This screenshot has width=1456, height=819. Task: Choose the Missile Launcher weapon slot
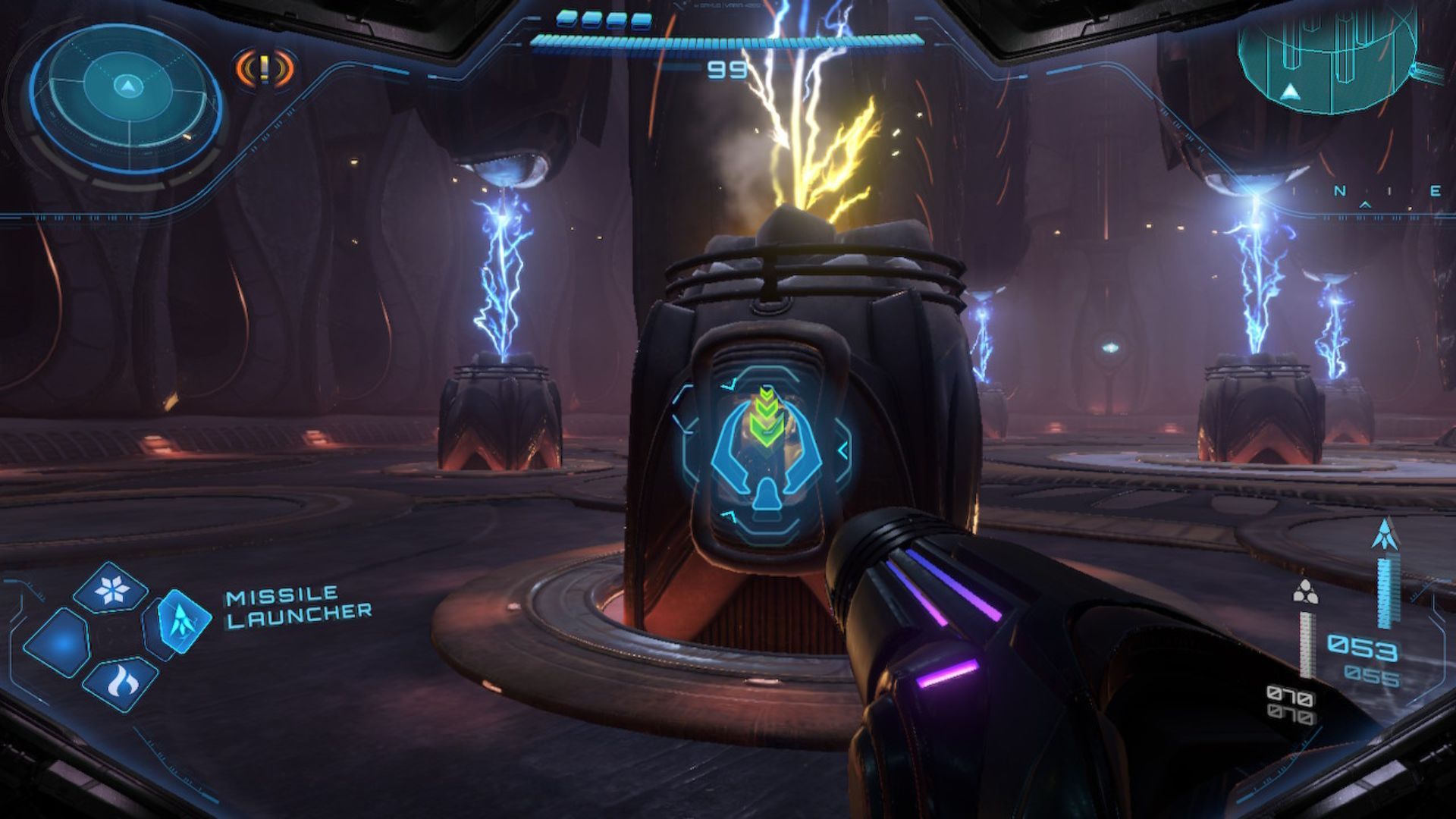(180, 624)
